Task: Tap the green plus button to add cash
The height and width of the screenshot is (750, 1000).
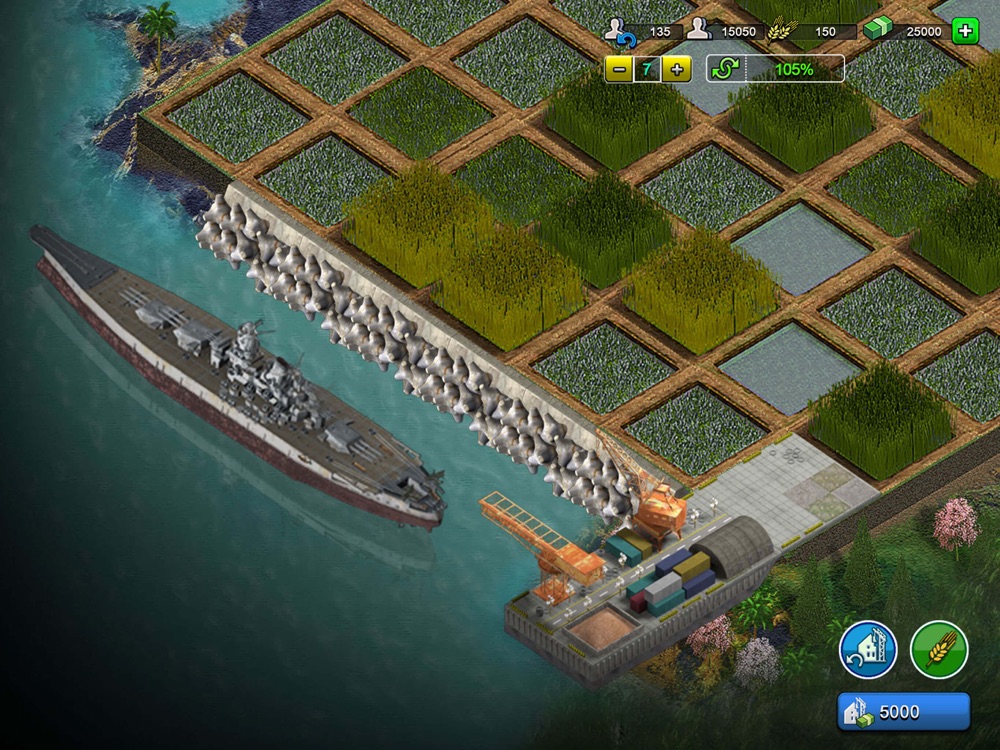Action: point(965,31)
